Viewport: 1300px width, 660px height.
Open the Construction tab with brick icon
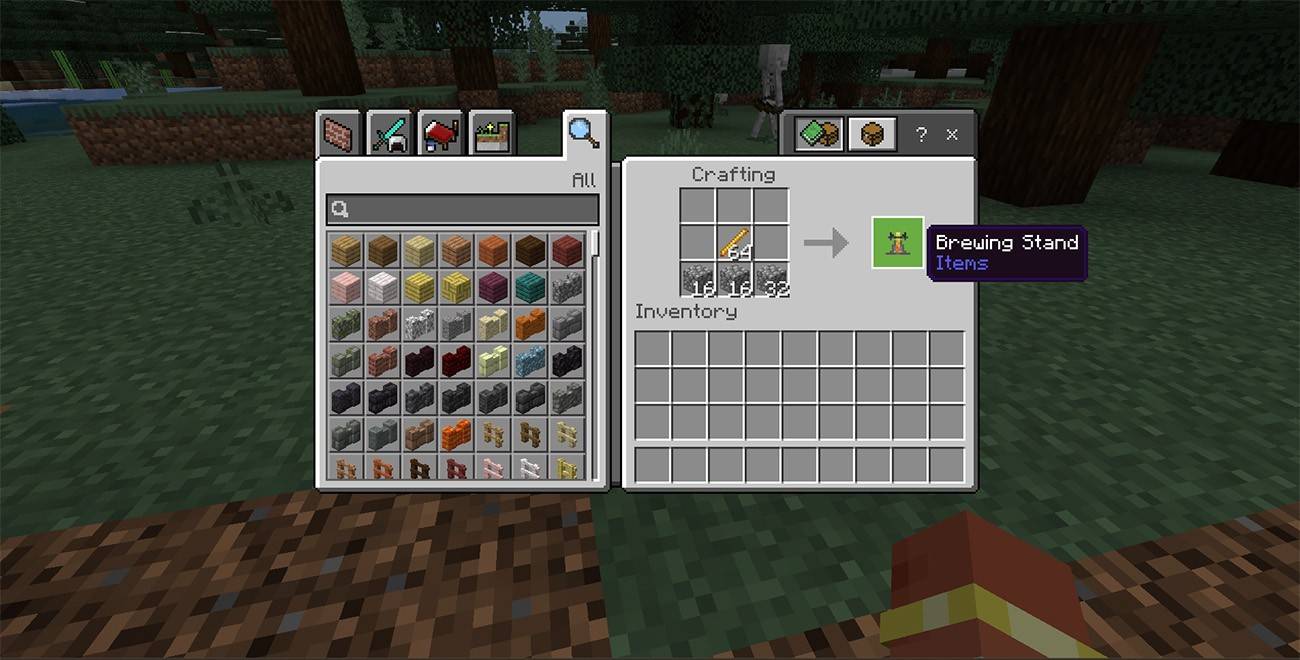[339, 133]
